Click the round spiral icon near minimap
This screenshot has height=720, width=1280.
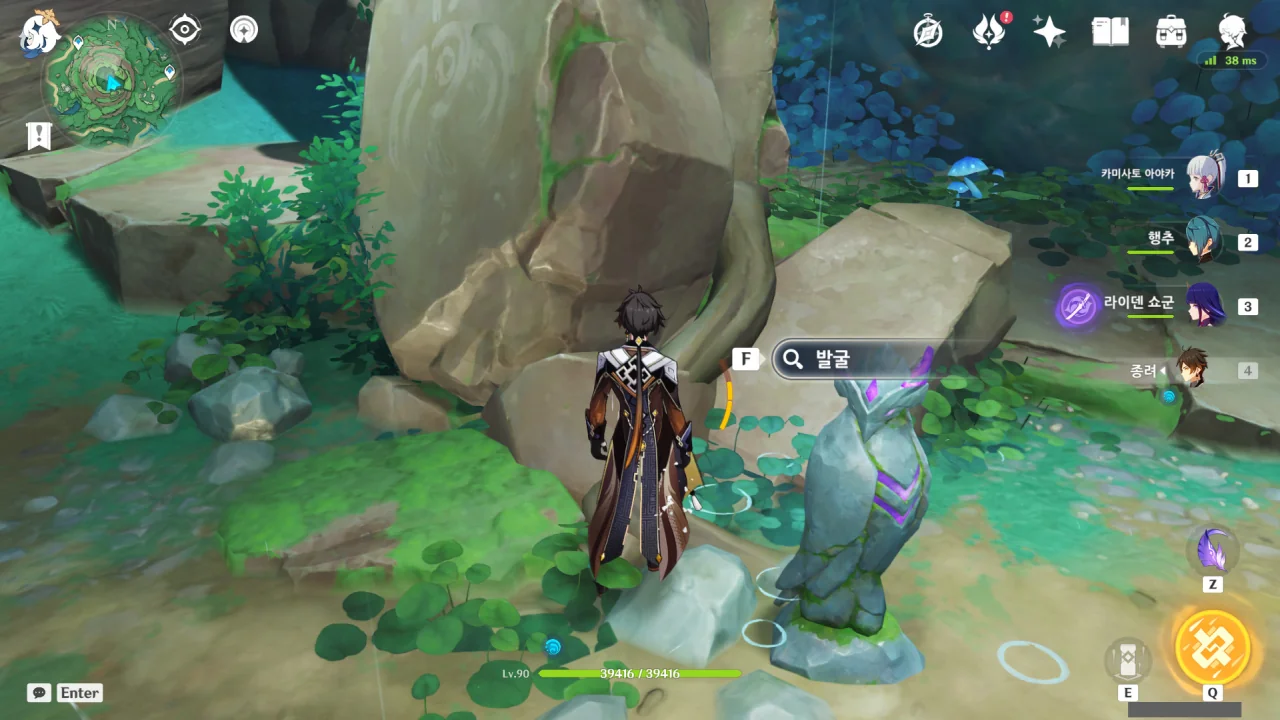coord(243,30)
